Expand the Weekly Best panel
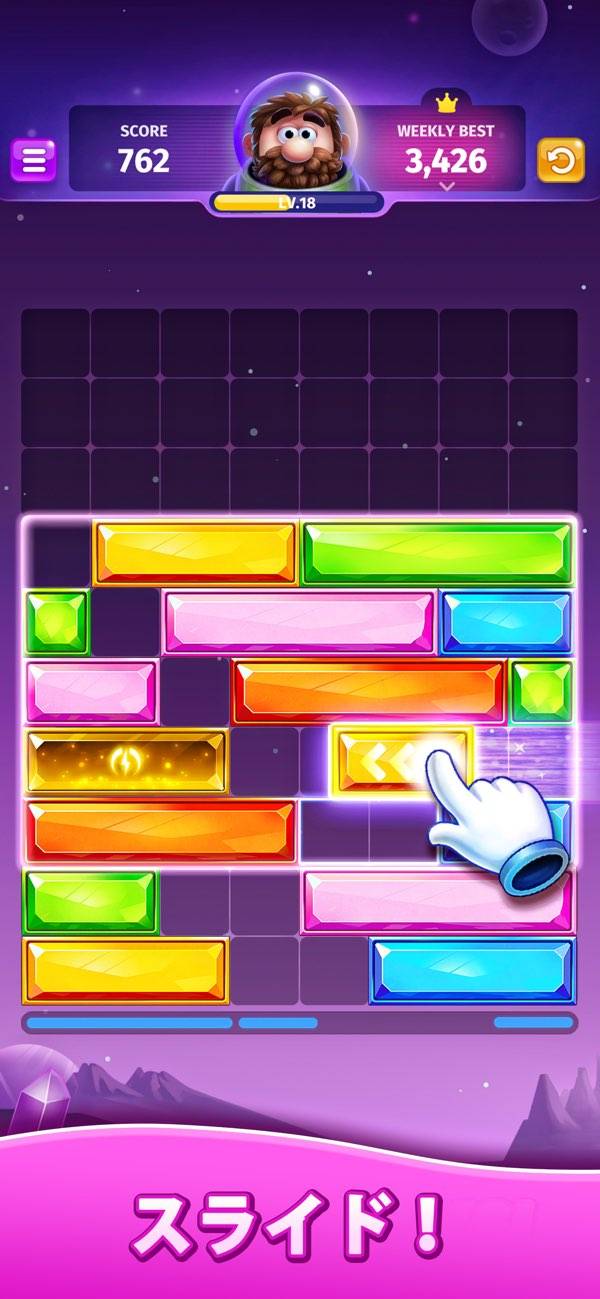 coord(446,186)
